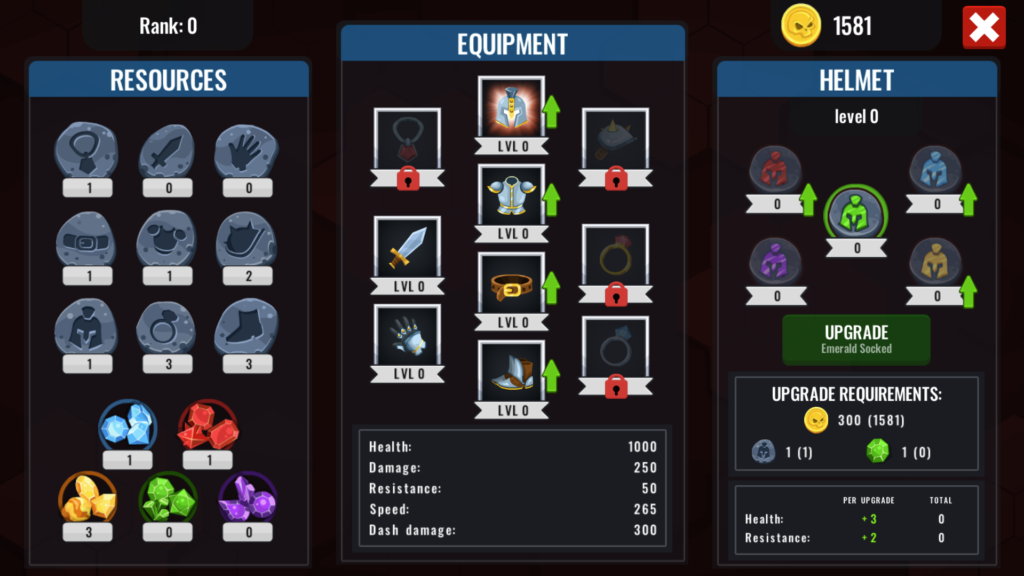Choose the blue sapphire helmet socket
Screen dimensions: 1024x576
point(935,170)
